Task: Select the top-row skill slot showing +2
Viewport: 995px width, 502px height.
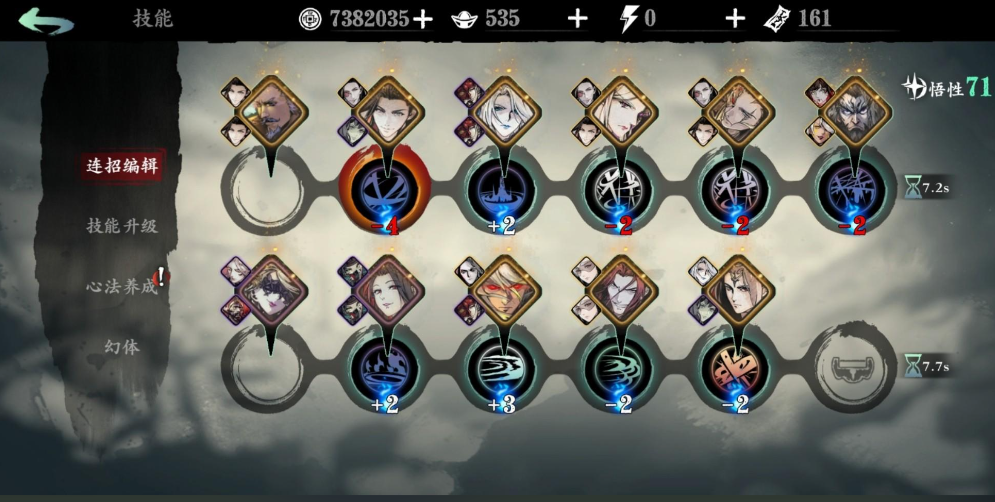Action: [x=502, y=187]
